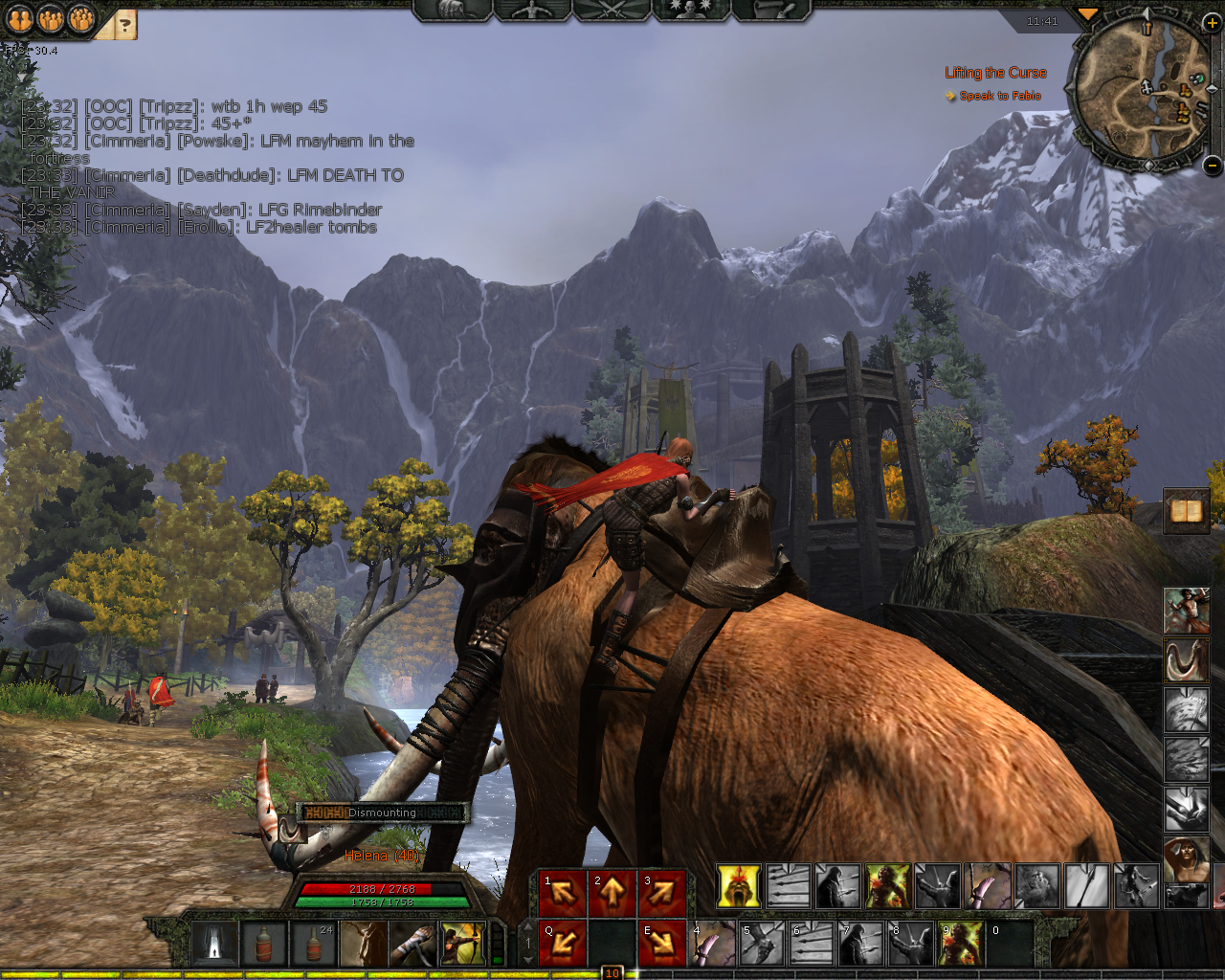The height and width of the screenshot is (980, 1225).
Task: Open the three-person group icon at top-left
Action: point(81,19)
